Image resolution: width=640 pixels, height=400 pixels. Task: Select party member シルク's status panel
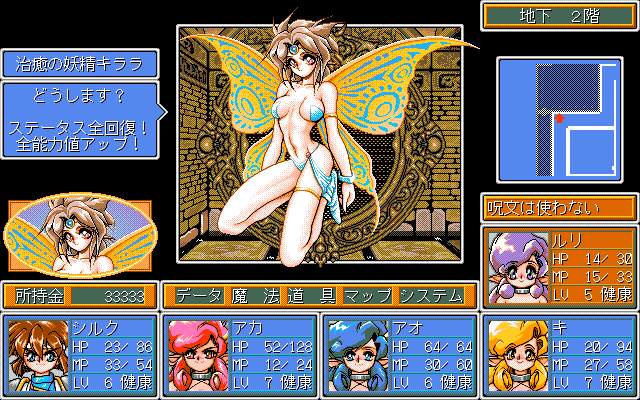[81, 355]
